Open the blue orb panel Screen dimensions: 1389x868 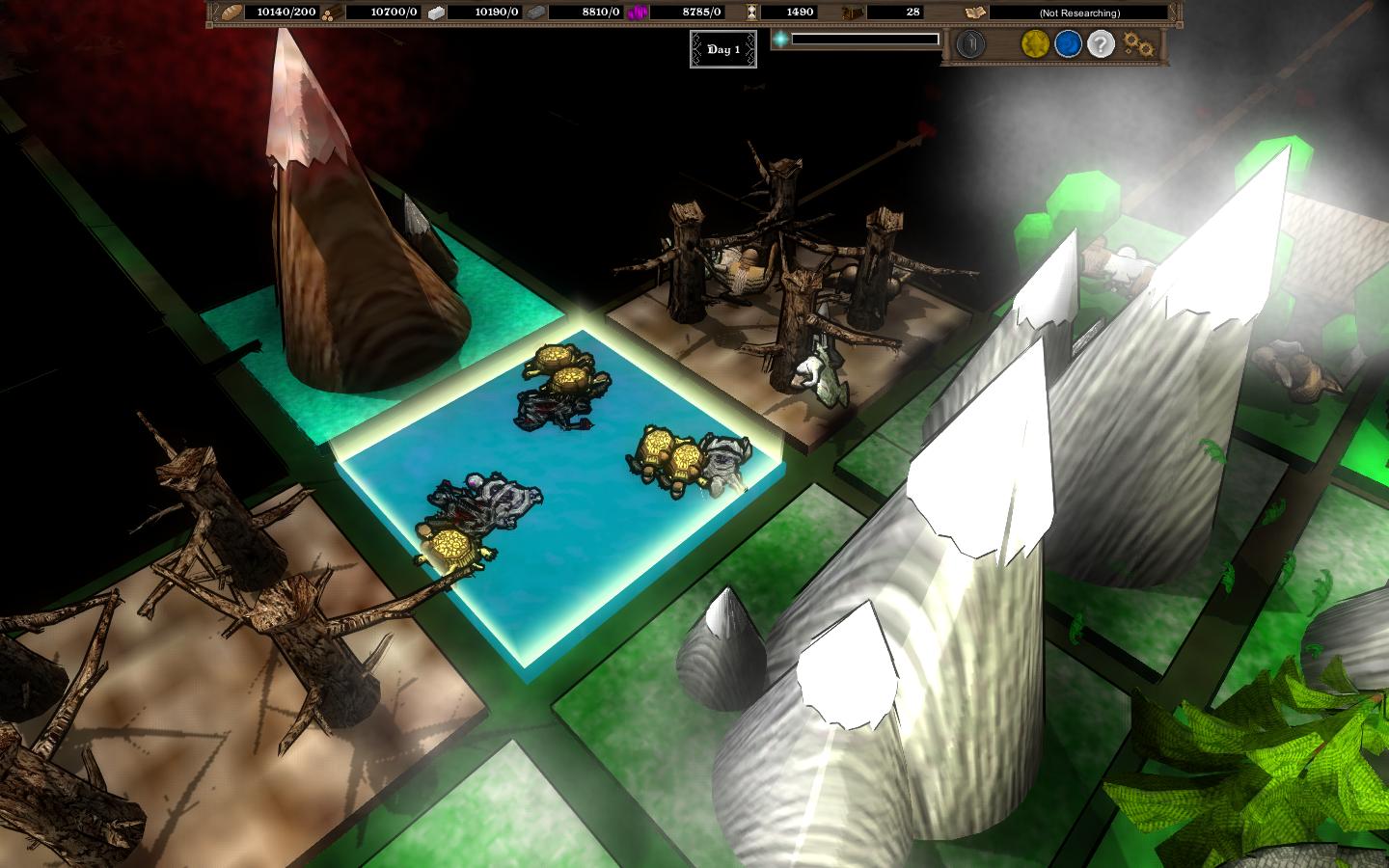tap(1067, 43)
